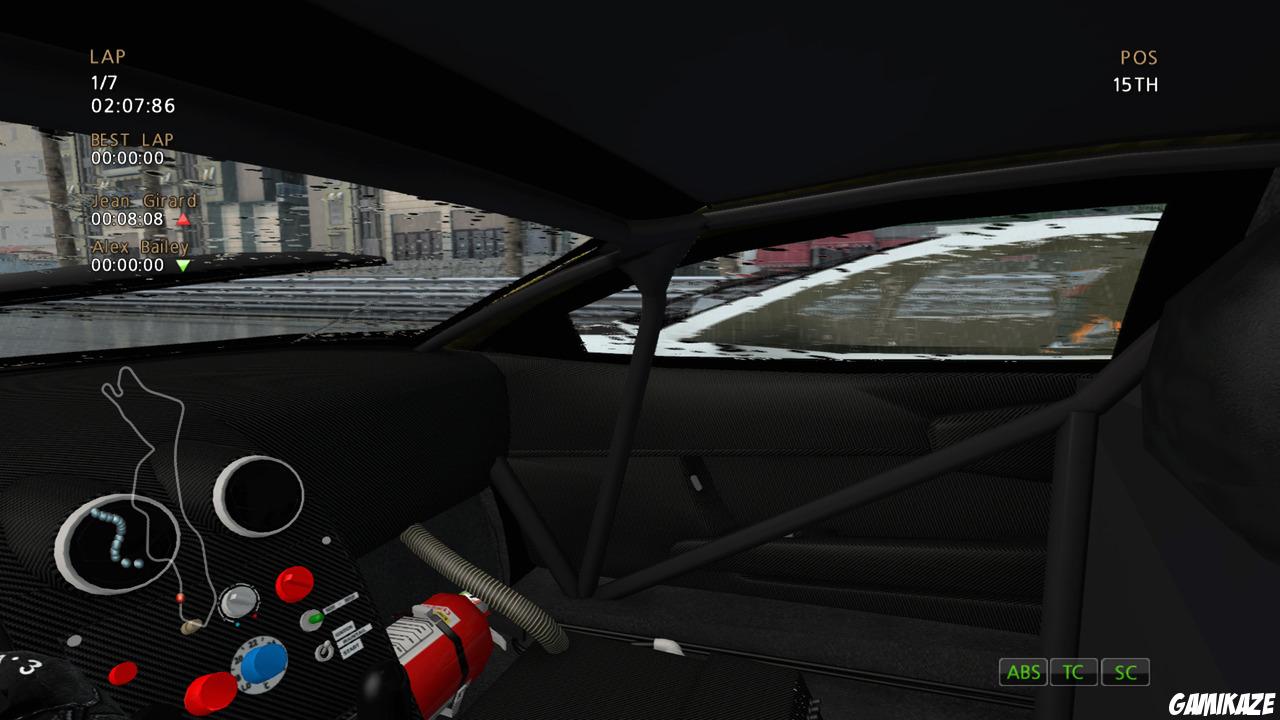
Task: Click the POS heading showing 15TH
Action: 1138,57
